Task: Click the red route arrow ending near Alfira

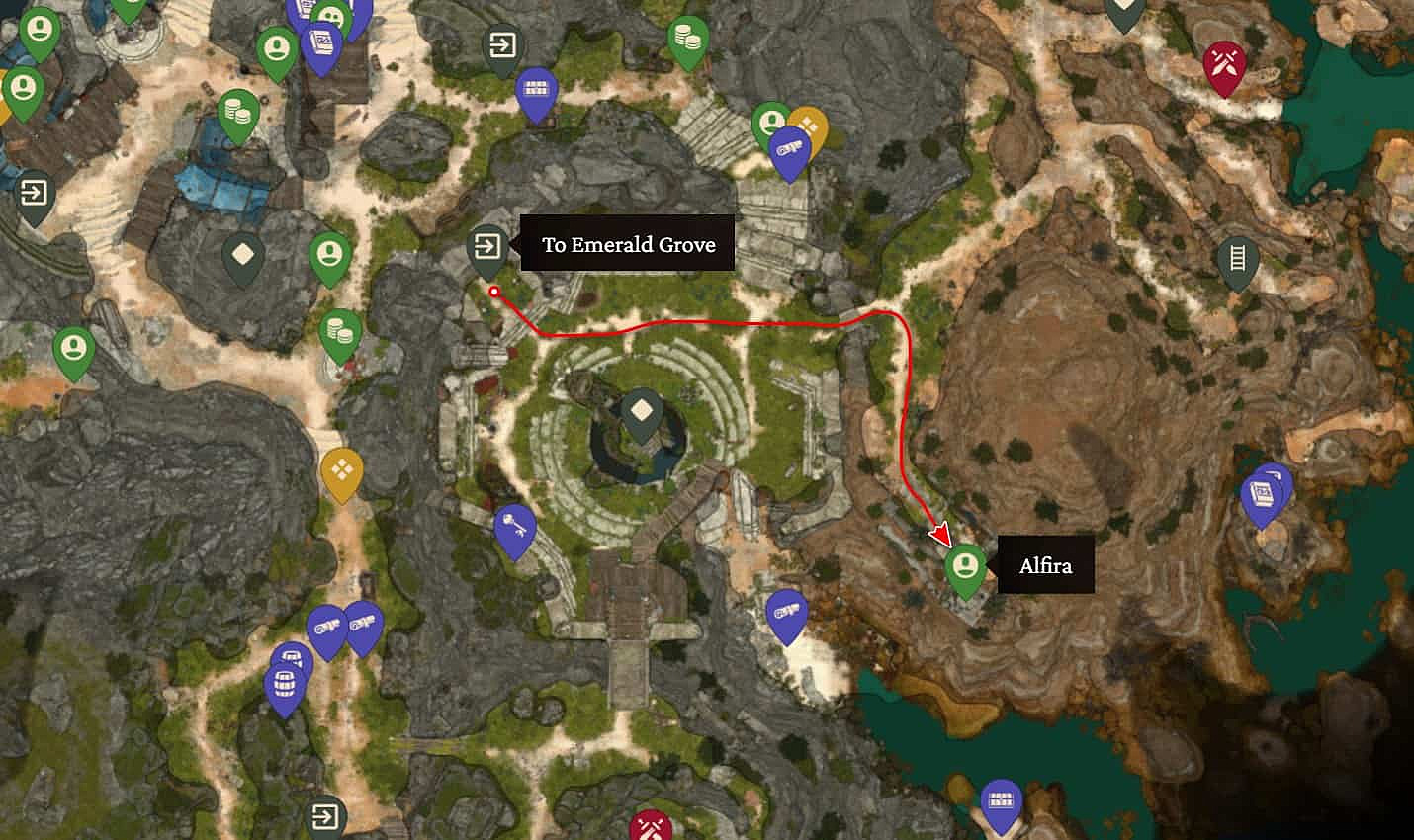Action: pyautogui.click(x=938, y=534)
